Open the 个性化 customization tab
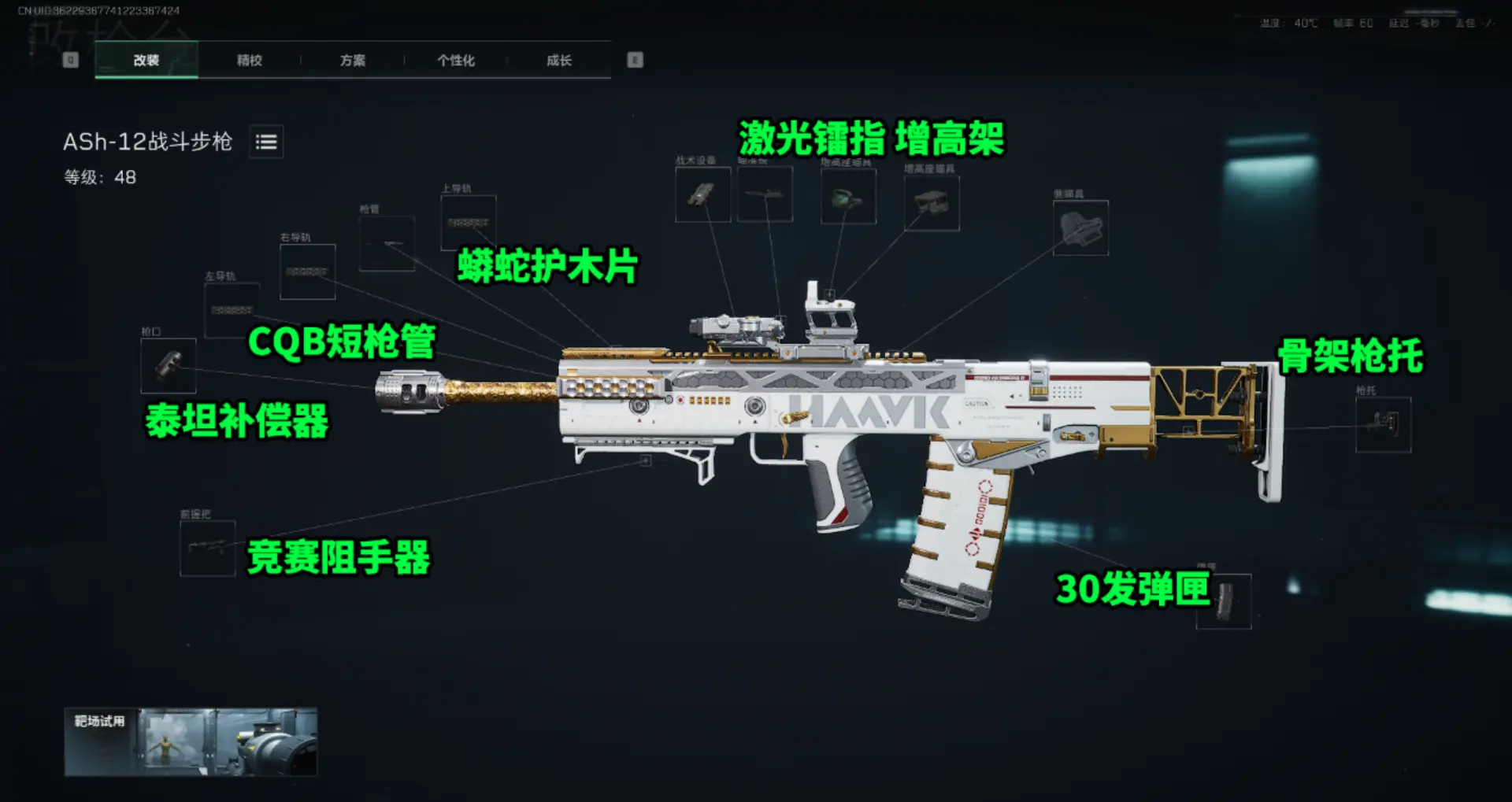This screenshot has height=802, width=1512. (455, 60)
